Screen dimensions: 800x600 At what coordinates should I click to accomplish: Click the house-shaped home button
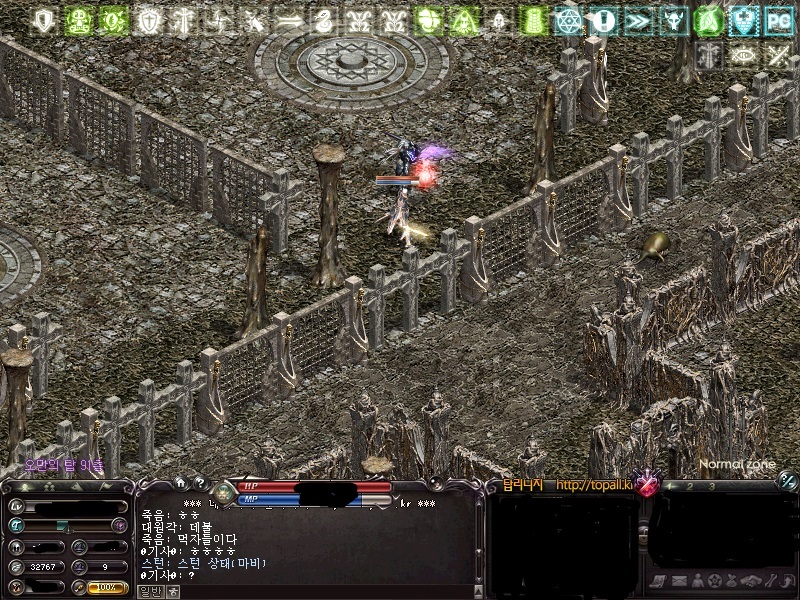pos(181,483)
